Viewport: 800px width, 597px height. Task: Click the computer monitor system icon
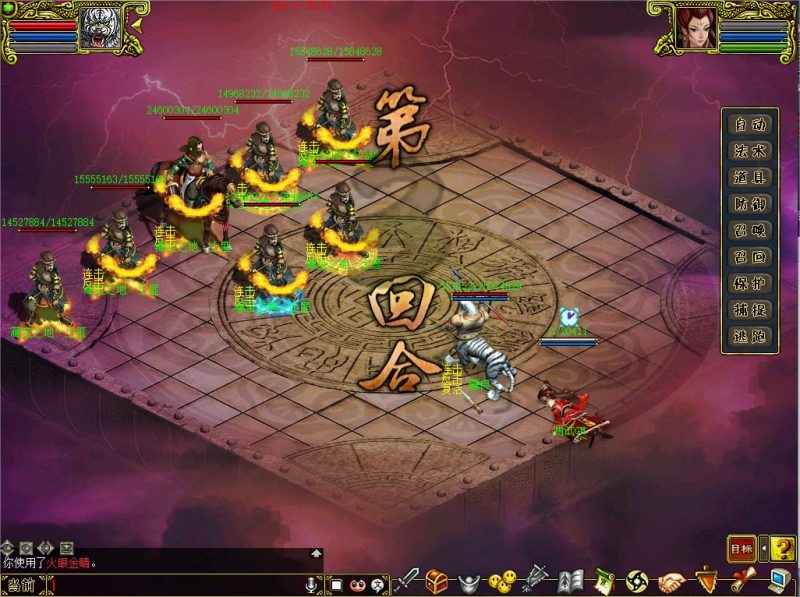pyautogui.click(x=780, y=580)
